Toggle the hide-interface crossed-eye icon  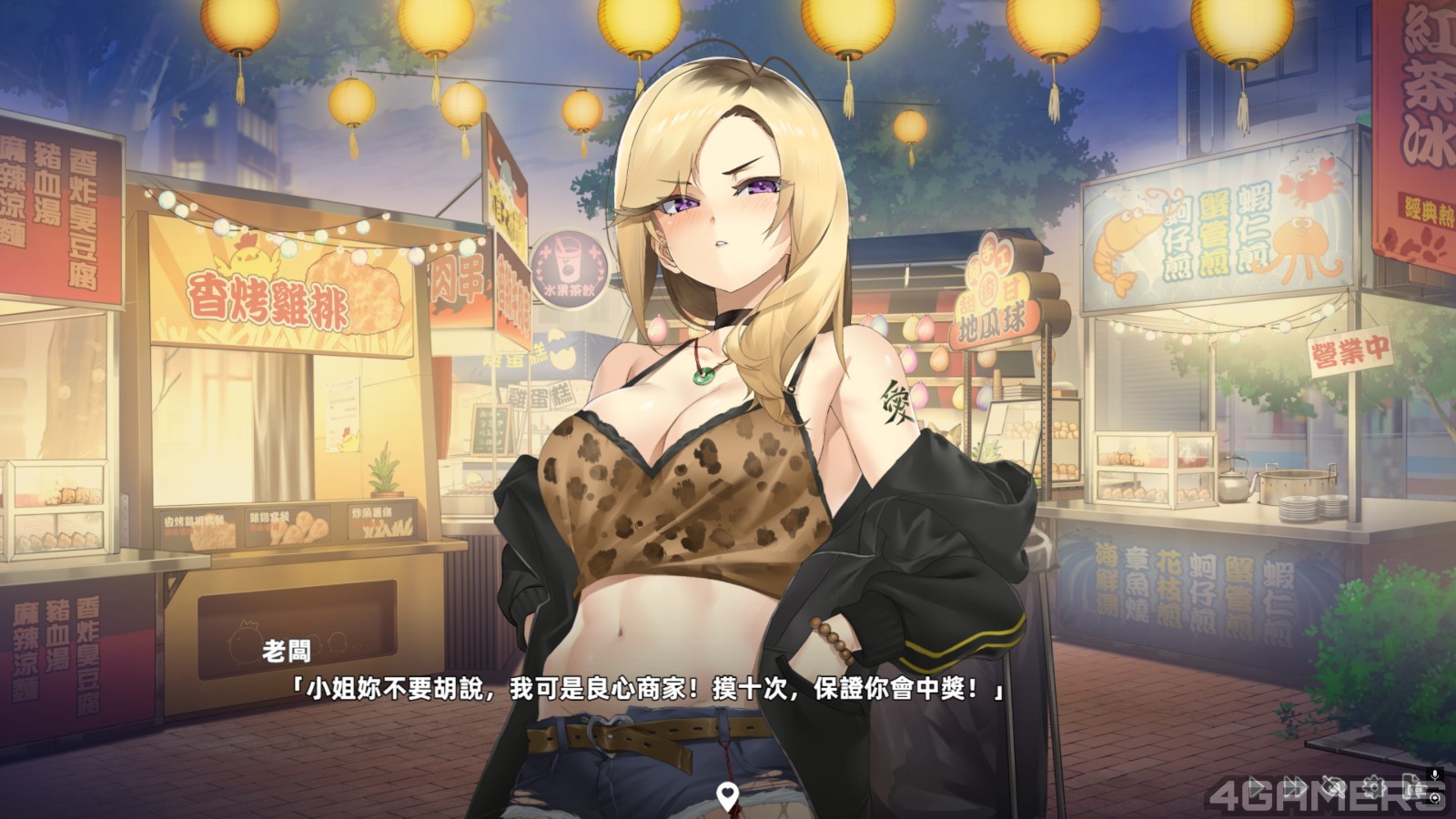1334,786
